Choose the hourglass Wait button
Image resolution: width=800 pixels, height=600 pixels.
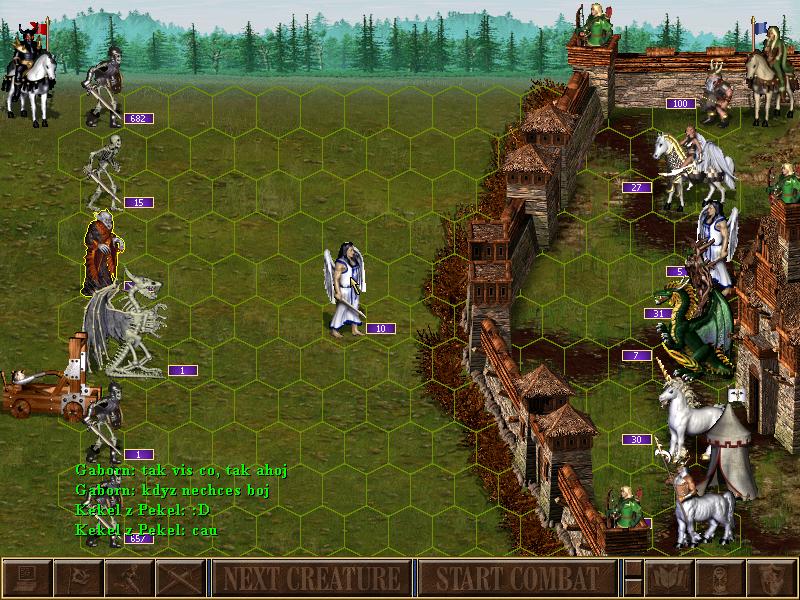pyautogui.click(x=720, y=578)
